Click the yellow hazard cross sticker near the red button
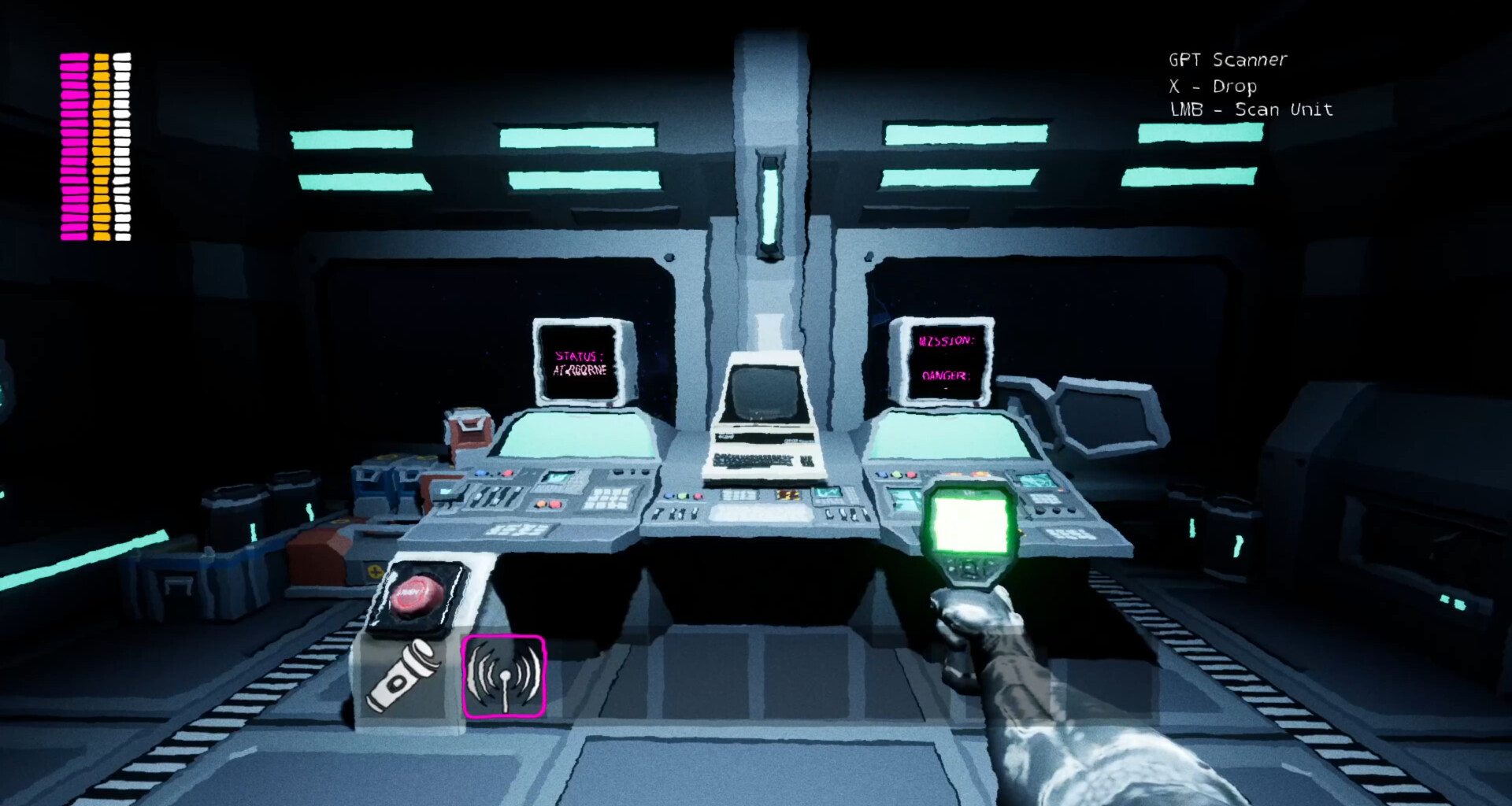 coord(376,571)
